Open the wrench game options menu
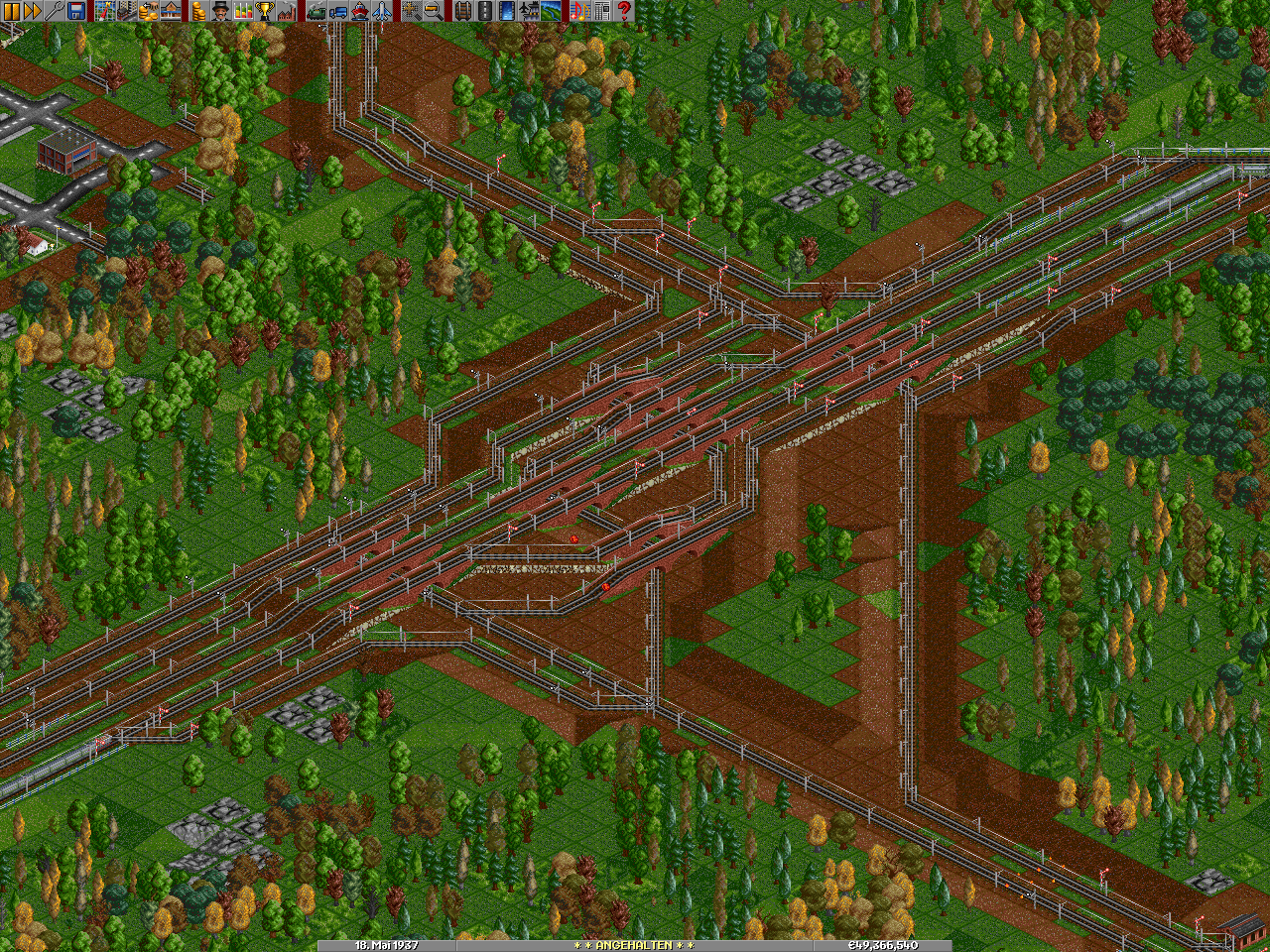The image size is (1270, 952). (55, 11)
